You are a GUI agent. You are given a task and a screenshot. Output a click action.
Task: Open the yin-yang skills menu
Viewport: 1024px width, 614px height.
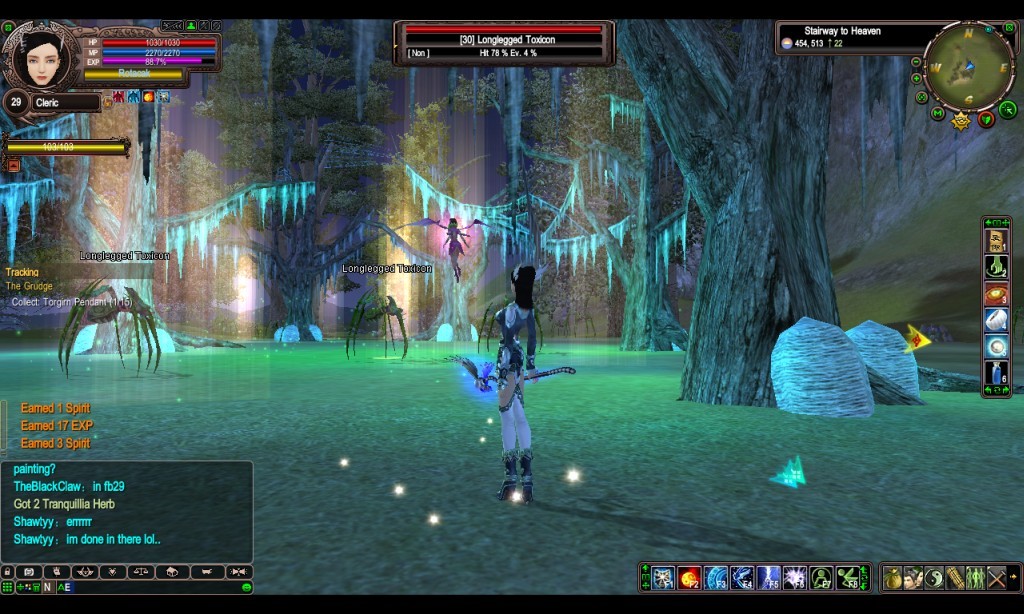point(933,578)
